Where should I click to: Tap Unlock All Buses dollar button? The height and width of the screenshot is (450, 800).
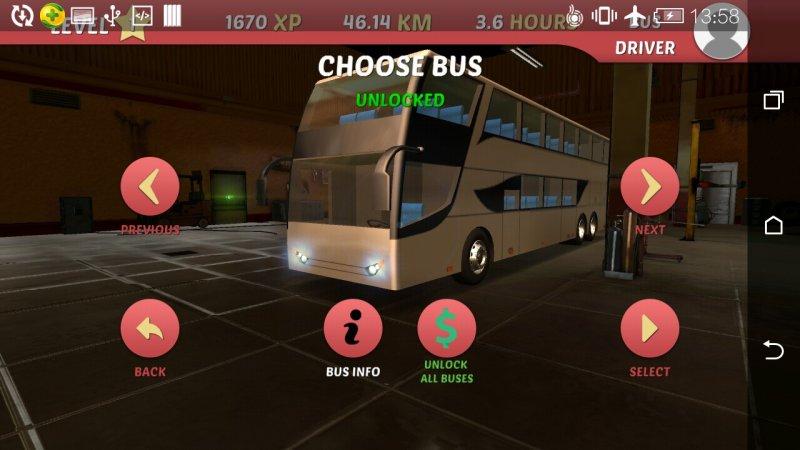coord(447,329)
